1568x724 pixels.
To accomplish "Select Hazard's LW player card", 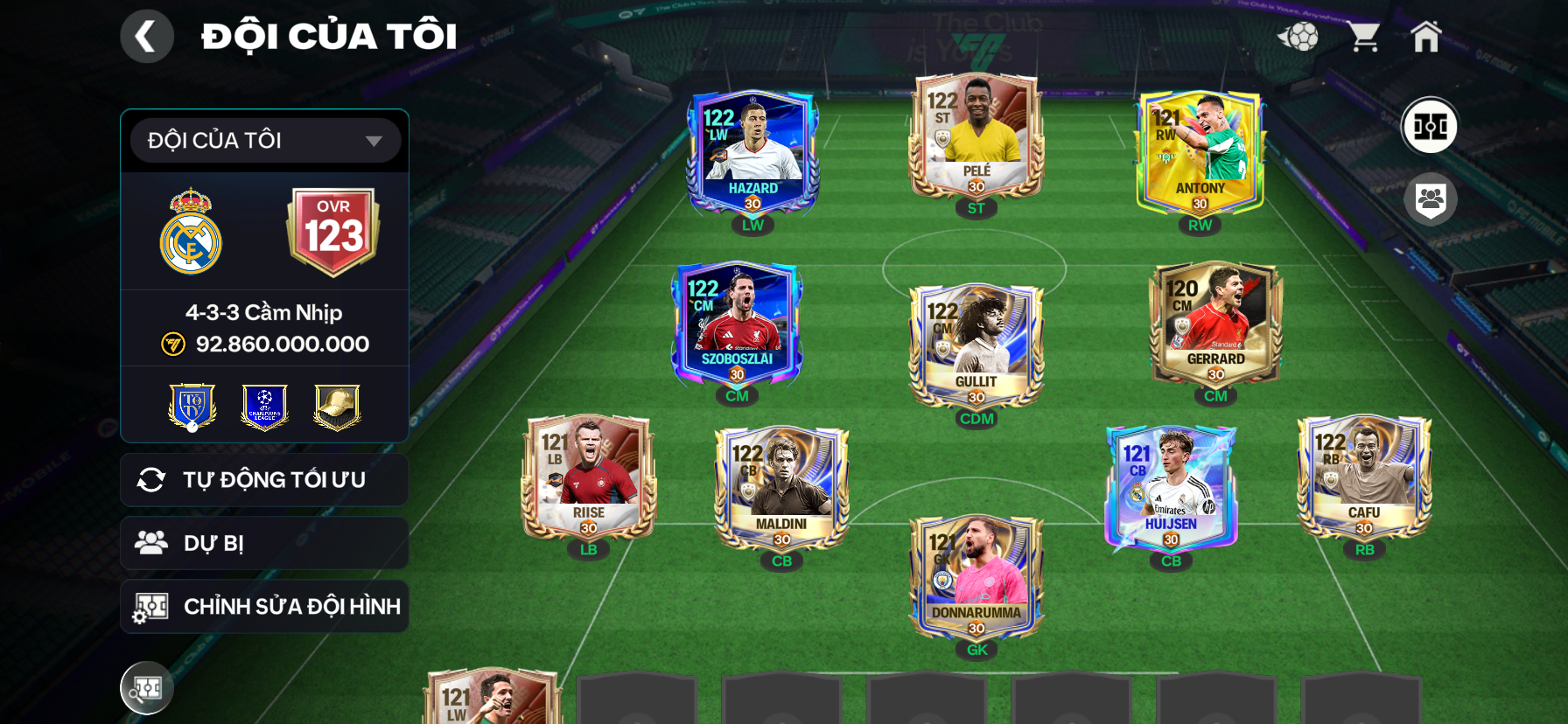I will [752, 154].
